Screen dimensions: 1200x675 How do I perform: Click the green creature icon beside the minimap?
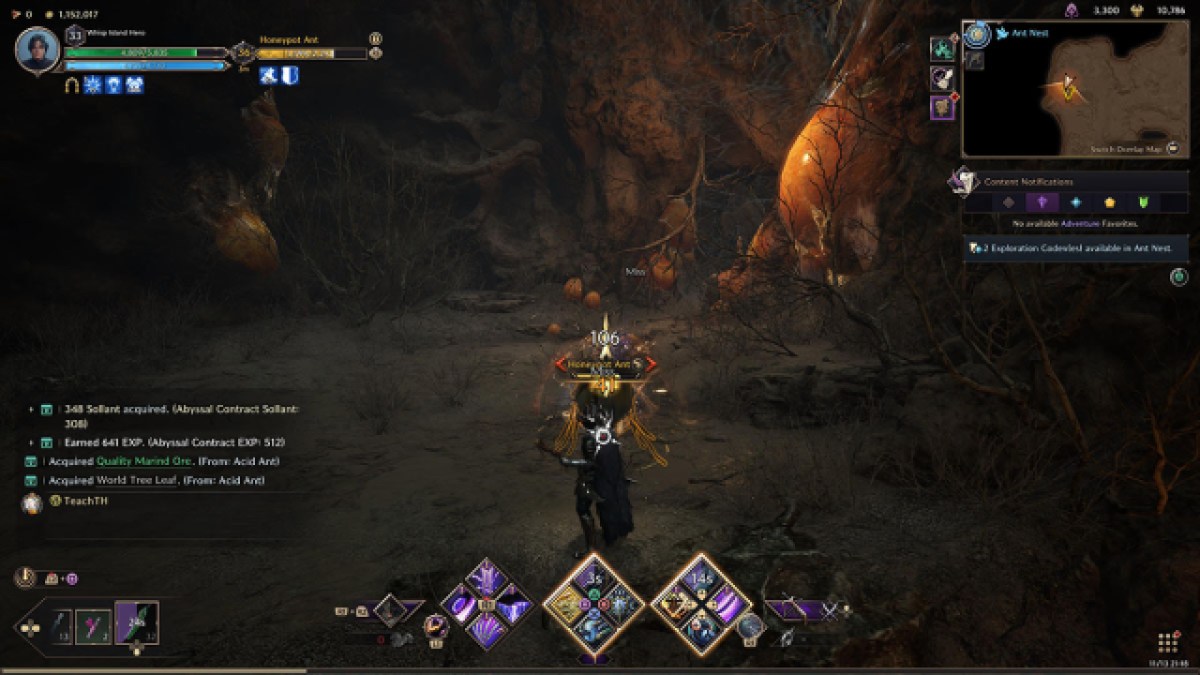pos(942,48)
